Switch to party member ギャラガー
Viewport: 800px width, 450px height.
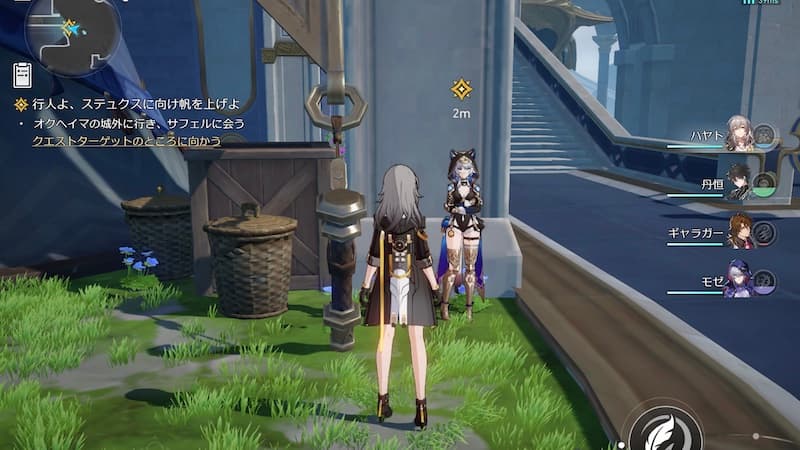738,232
